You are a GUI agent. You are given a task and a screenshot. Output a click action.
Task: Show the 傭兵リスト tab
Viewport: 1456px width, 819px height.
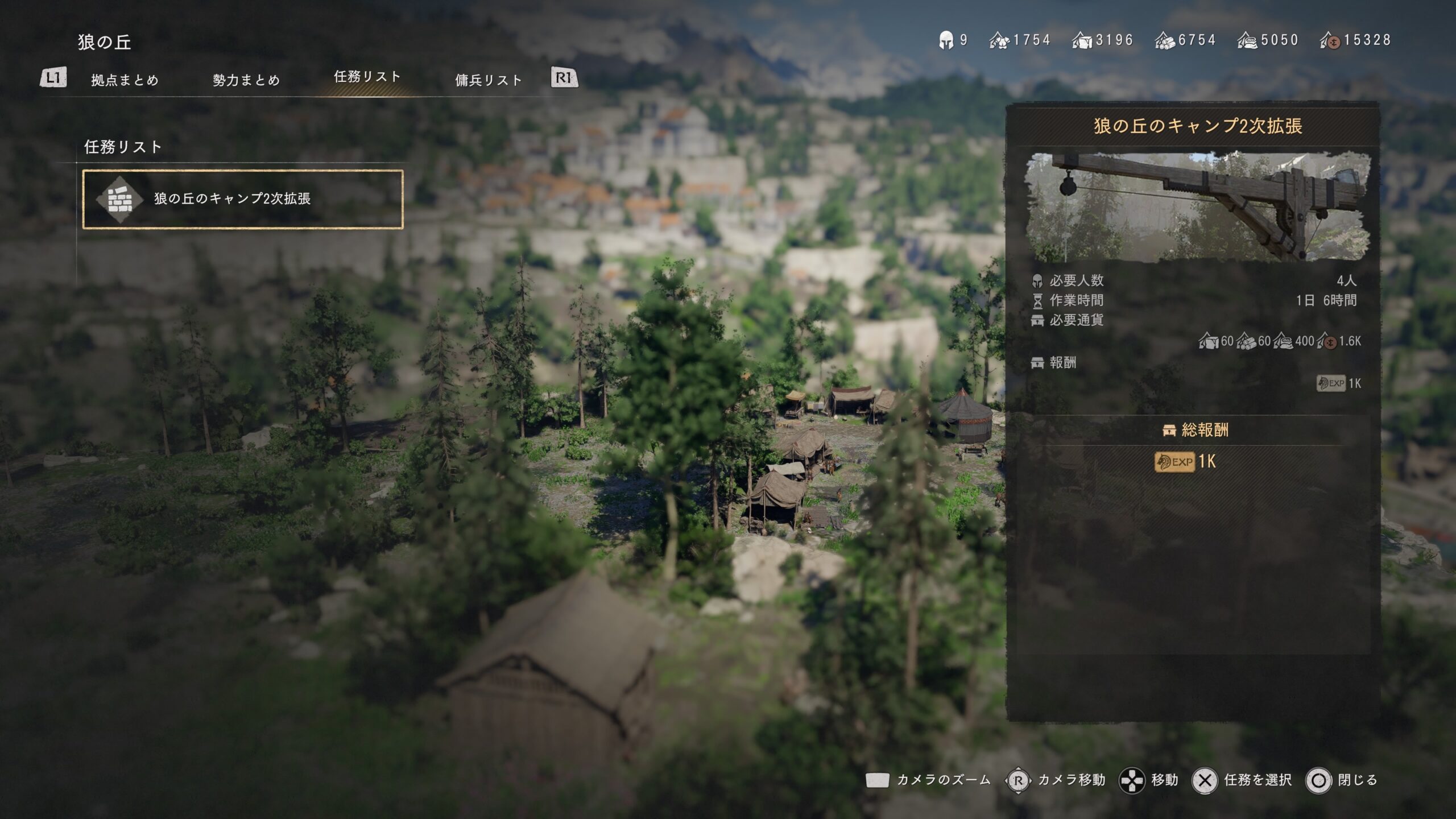click(489, 80)
